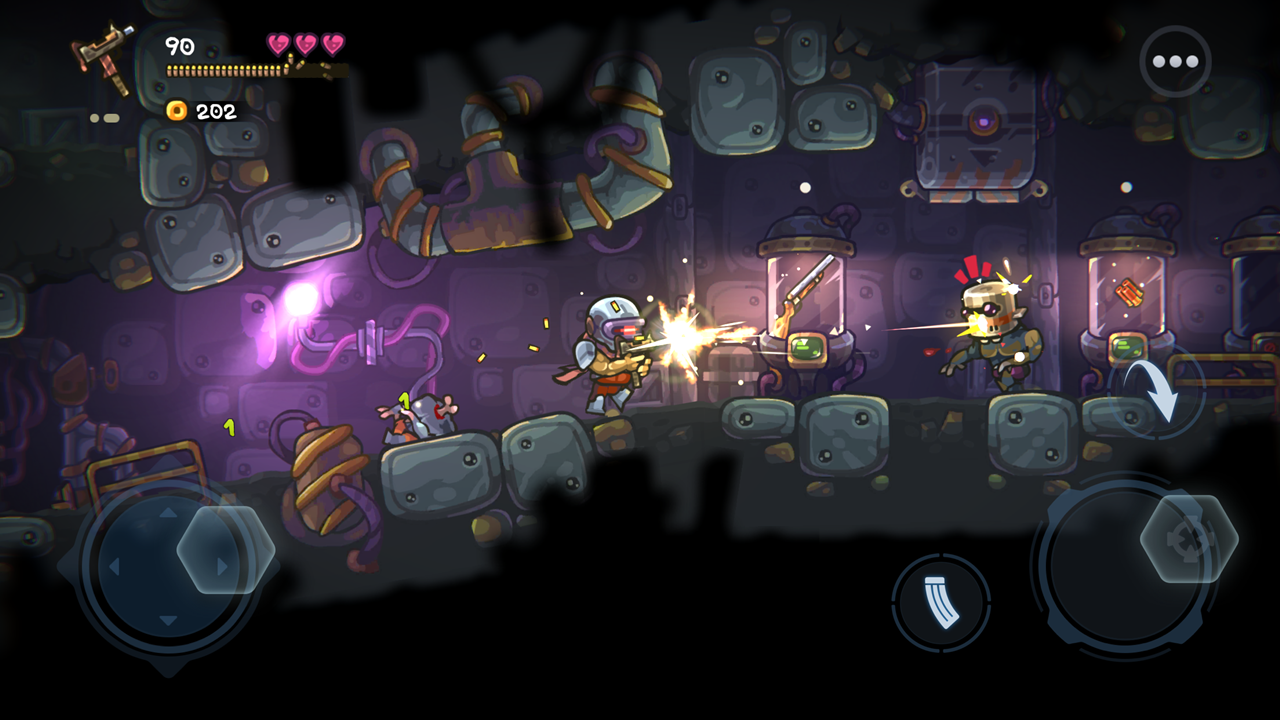Tap the movement joystick hexagon knob
The height and width of the screenshot is (720, 1280).
pos(226,549)
